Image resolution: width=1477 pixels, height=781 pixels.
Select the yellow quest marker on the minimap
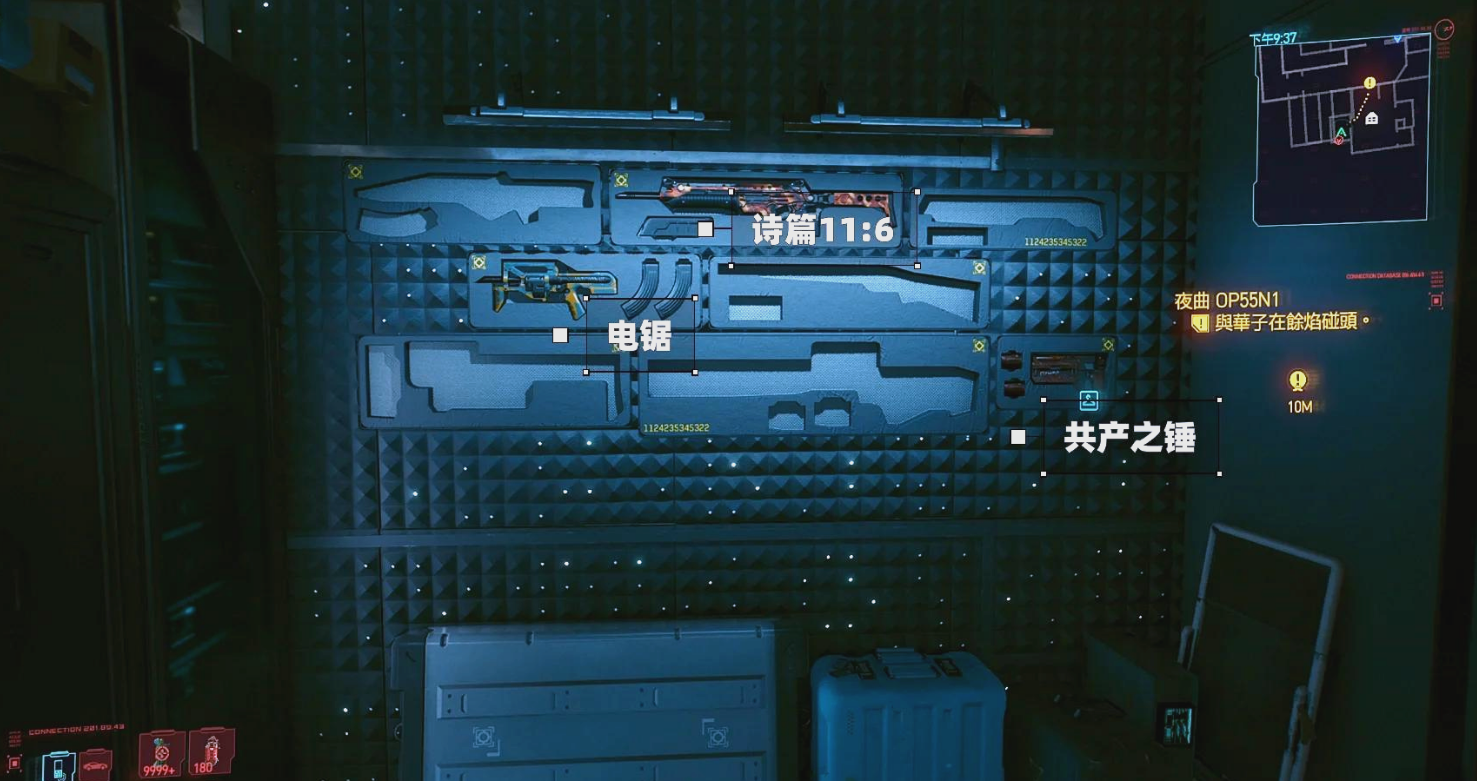pyautogui.click(x=1369, y=84)
